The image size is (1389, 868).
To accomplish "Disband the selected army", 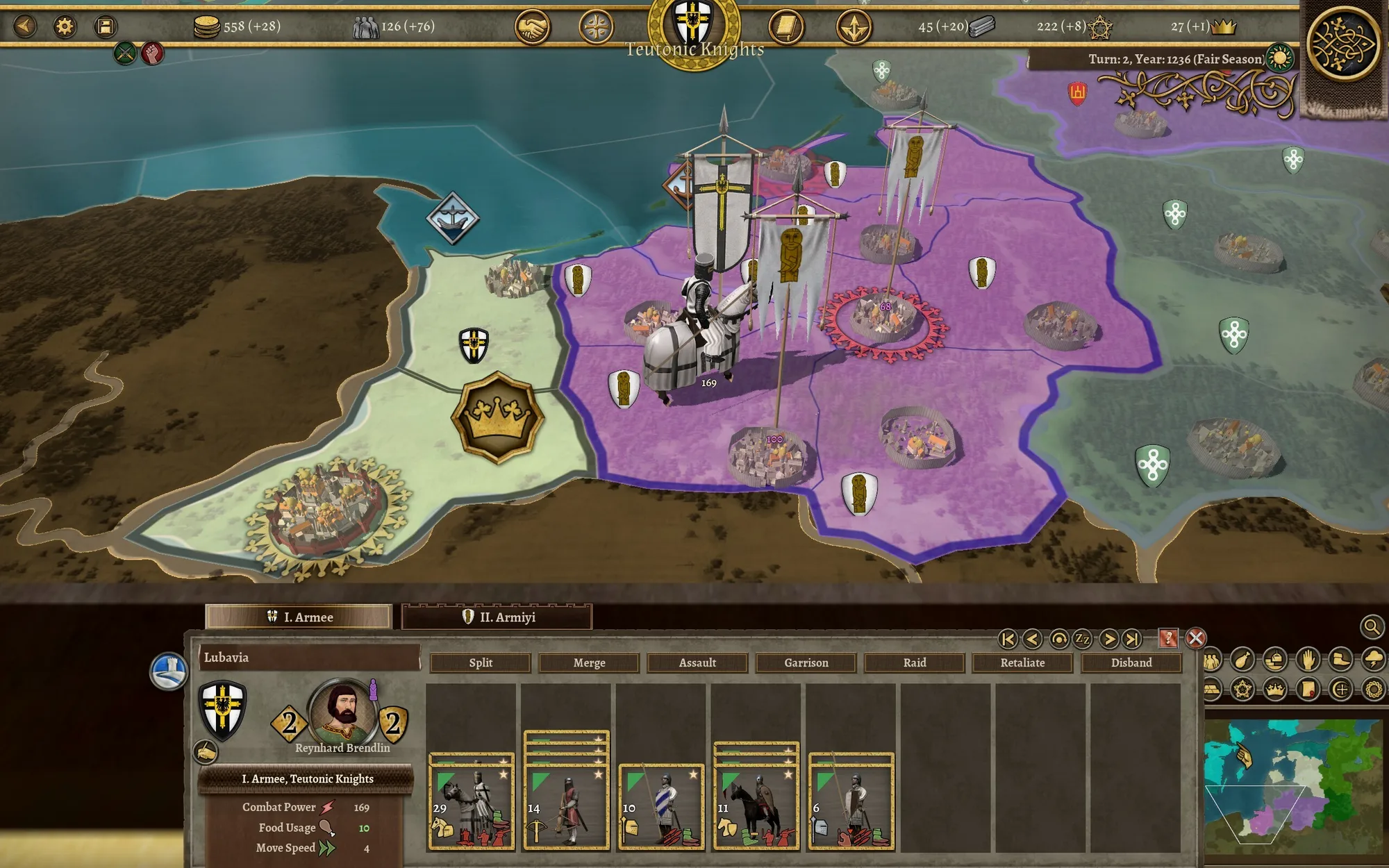I will pyautogui.click(x=1131, y=662).
